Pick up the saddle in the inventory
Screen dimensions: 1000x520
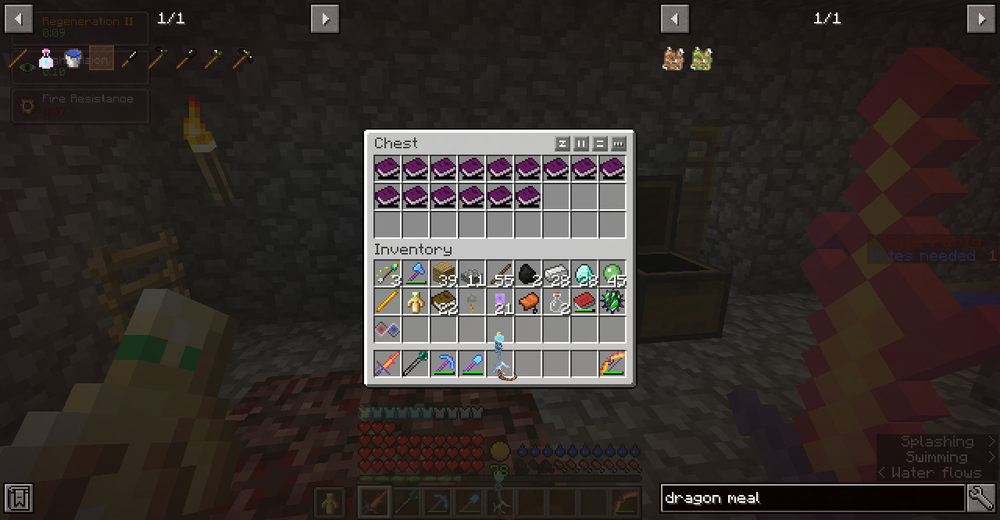[x=528, y=302]
